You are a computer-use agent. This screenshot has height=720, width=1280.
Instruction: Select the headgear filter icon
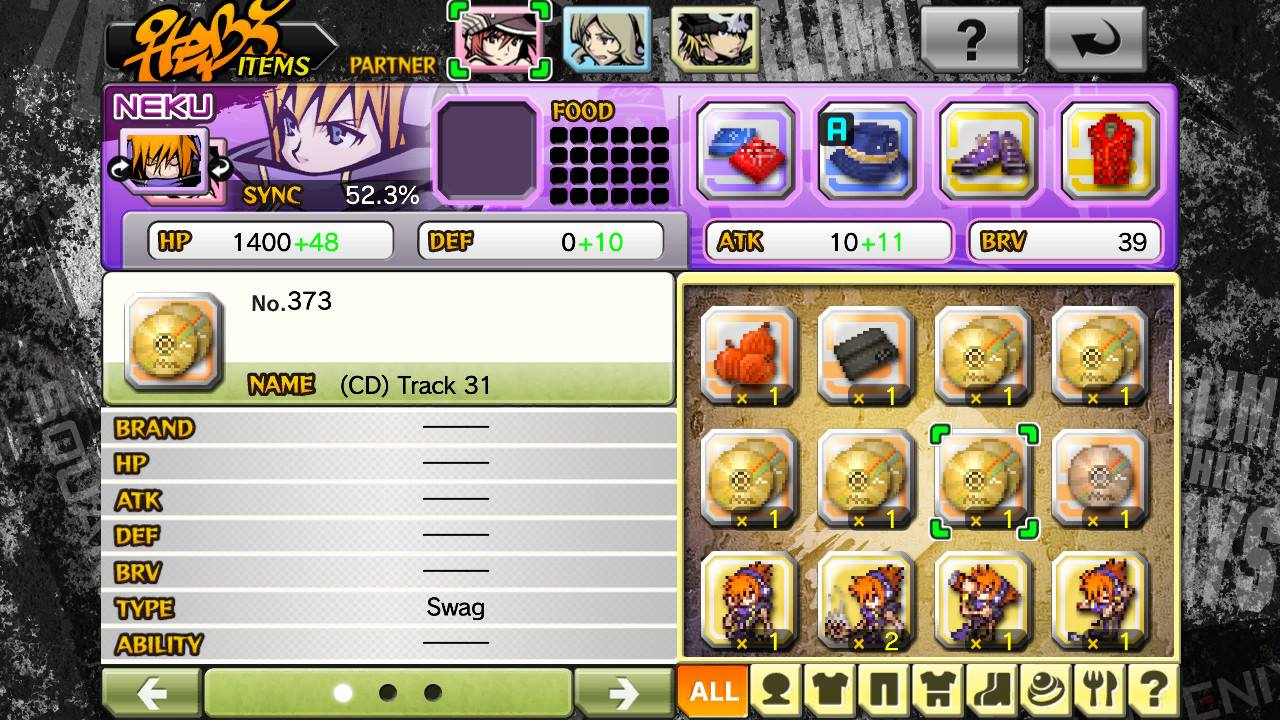click(776, 690)
